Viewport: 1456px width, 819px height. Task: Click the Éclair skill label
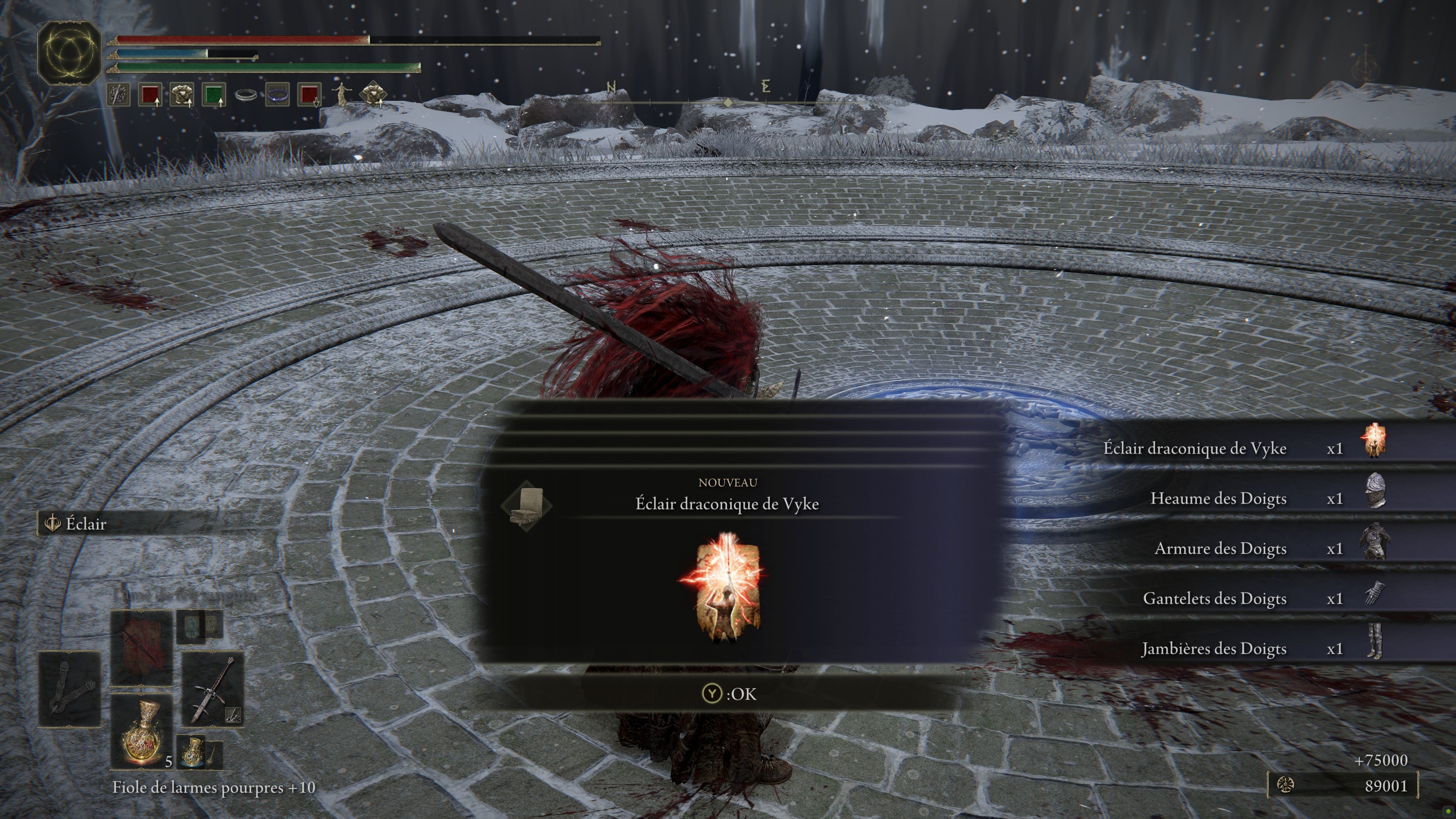point(86,524)
